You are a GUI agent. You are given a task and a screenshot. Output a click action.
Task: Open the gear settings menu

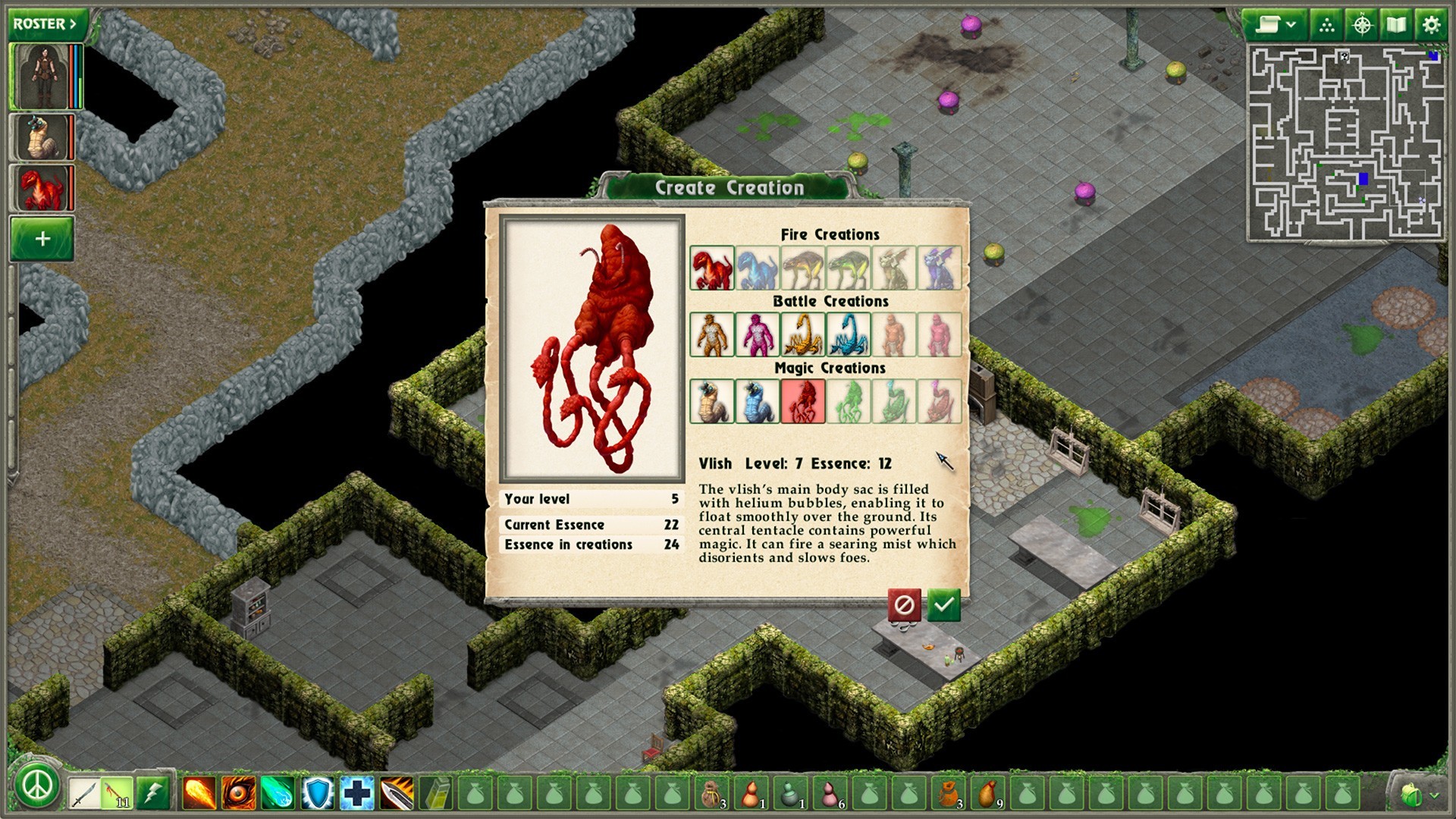pyautogui.click(x=1430, y=25)
